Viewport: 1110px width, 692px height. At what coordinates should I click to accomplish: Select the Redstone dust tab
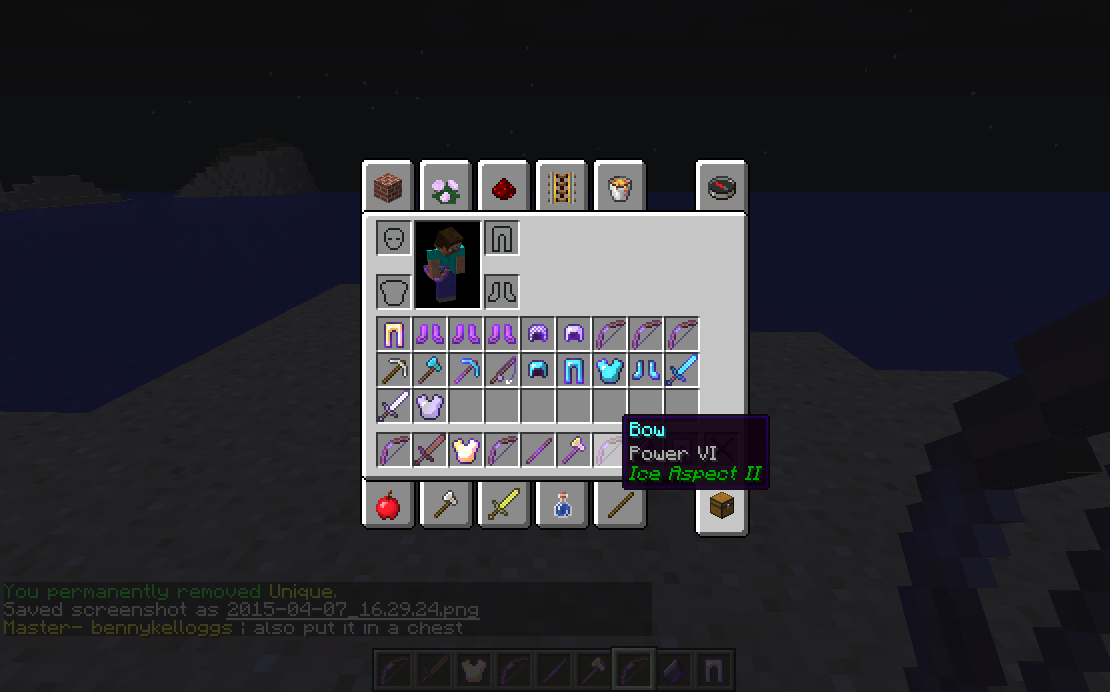(x=504, y=186)
